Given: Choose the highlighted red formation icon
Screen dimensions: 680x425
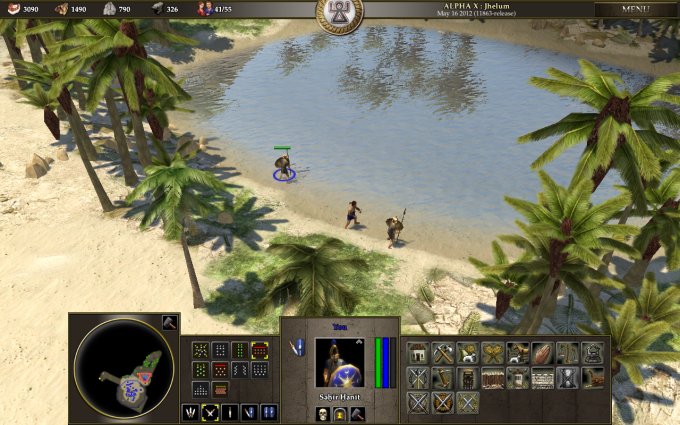Looking at the screenshot, I should coord(260,350).
